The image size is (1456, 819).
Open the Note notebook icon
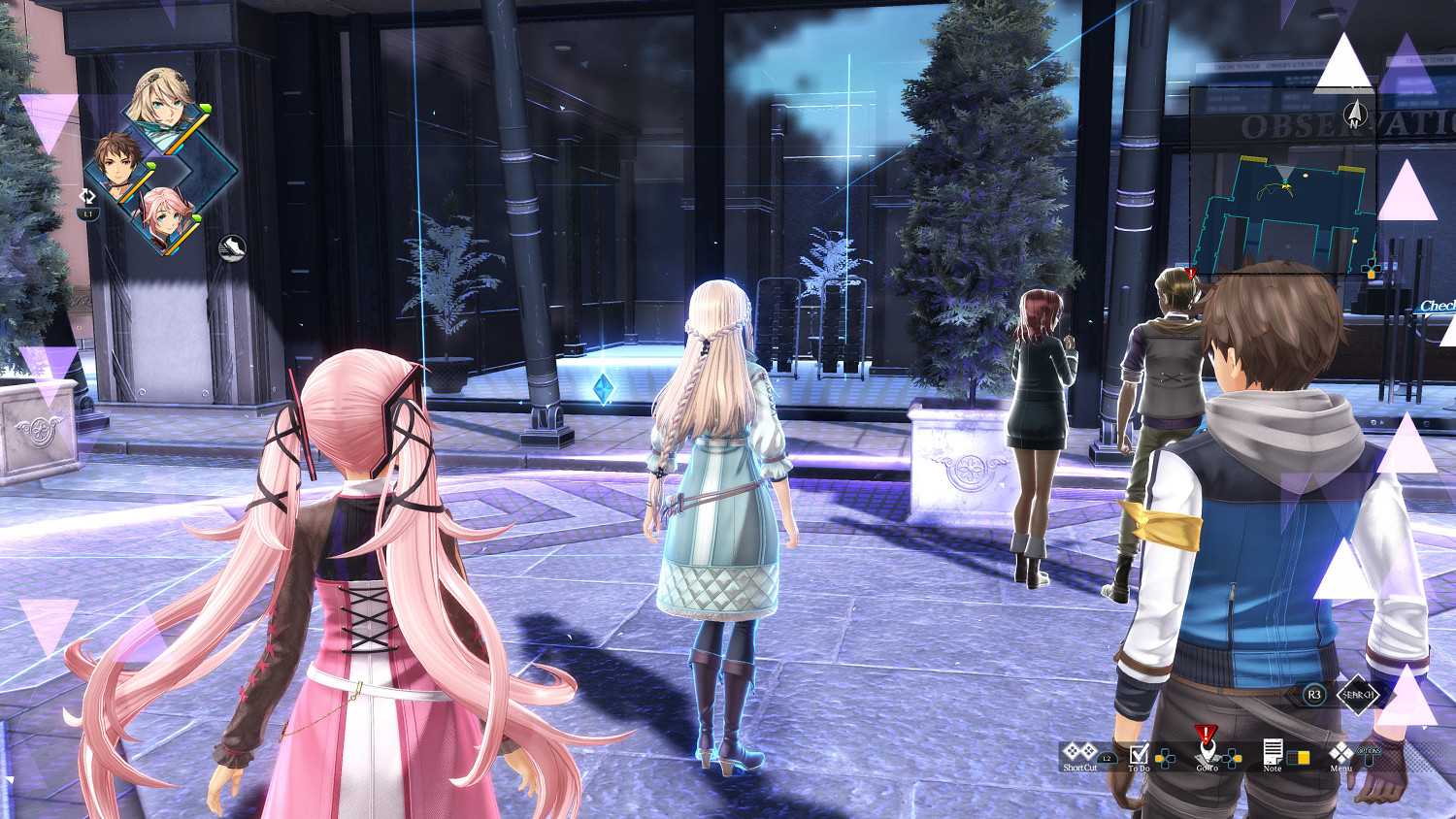click(x=1274, y=752)
